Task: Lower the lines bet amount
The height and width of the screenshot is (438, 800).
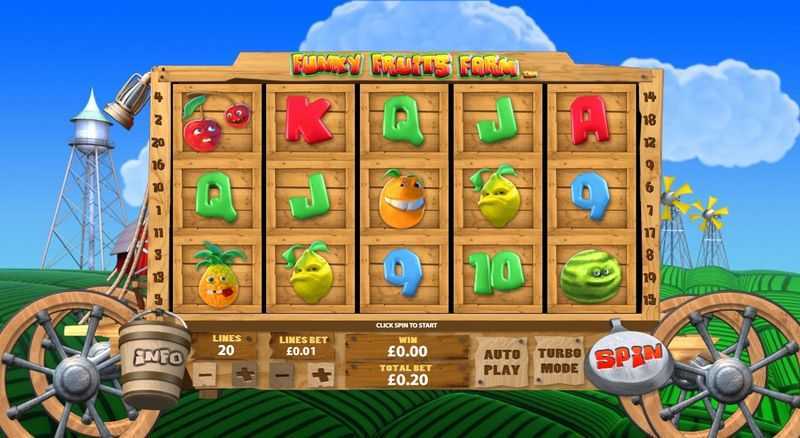Action: [x=282, y=375]
